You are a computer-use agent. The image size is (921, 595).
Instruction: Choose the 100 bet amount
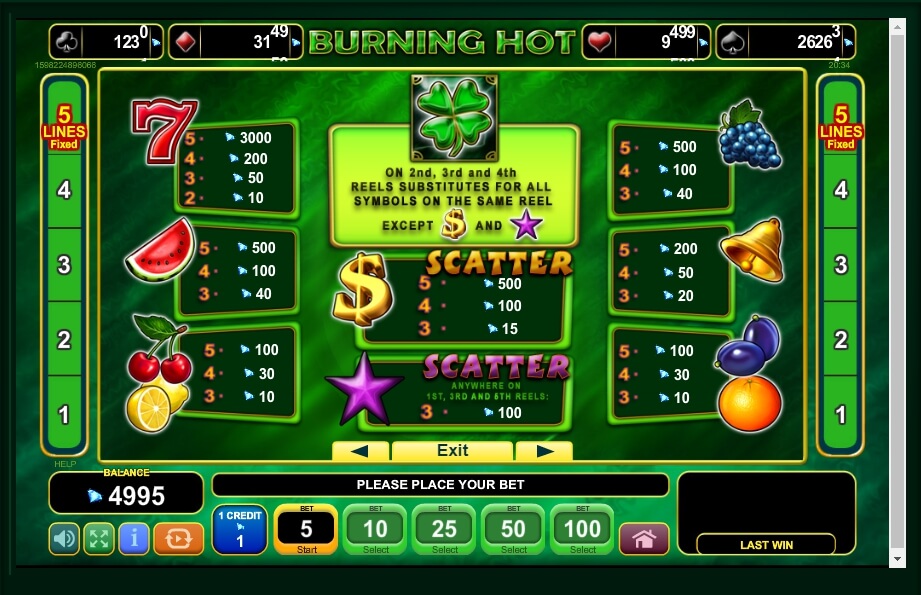click(583, 529)
